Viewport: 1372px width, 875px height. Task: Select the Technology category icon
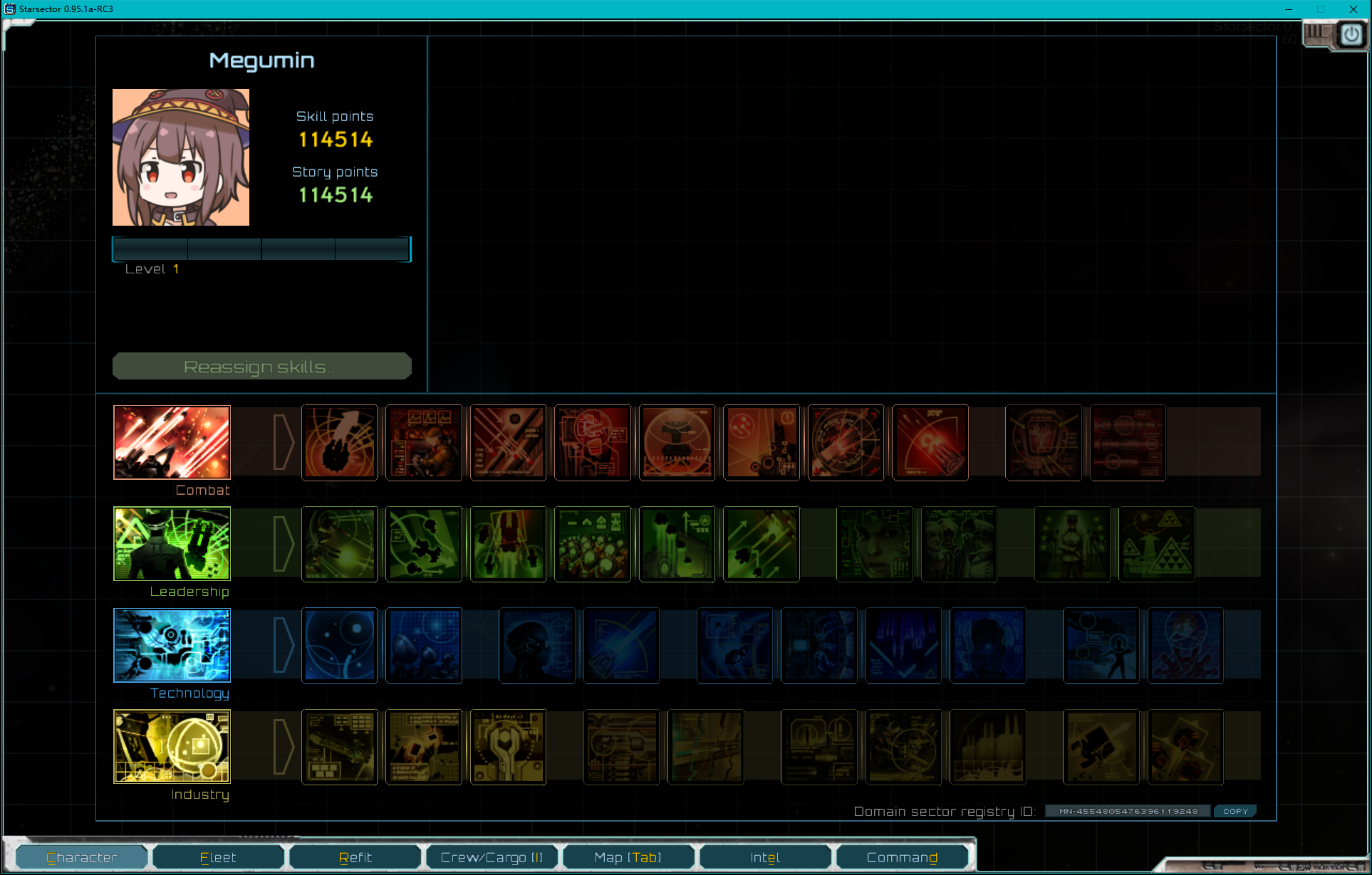(171, 645)
